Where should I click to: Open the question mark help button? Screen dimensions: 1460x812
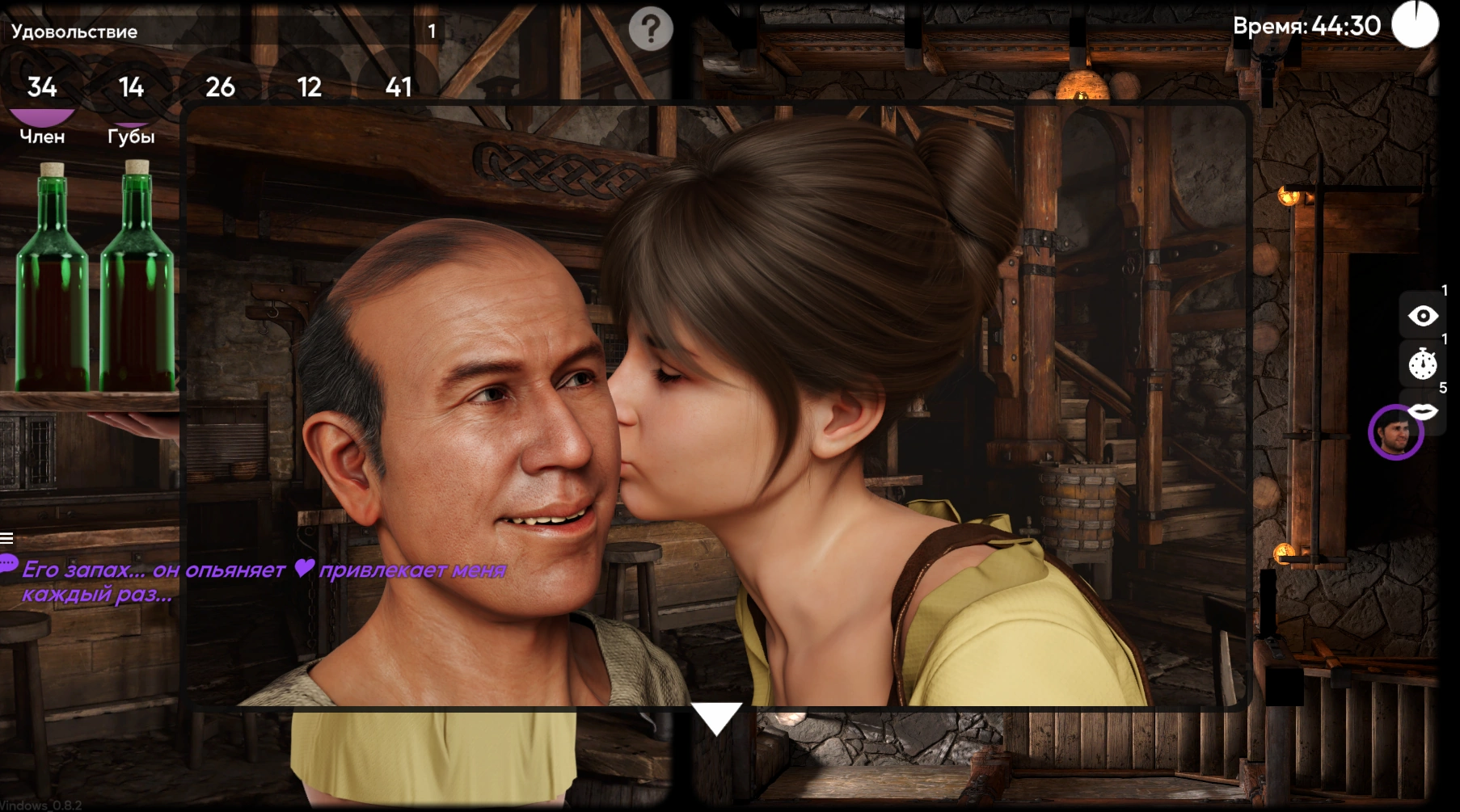[x=651, y=30]
